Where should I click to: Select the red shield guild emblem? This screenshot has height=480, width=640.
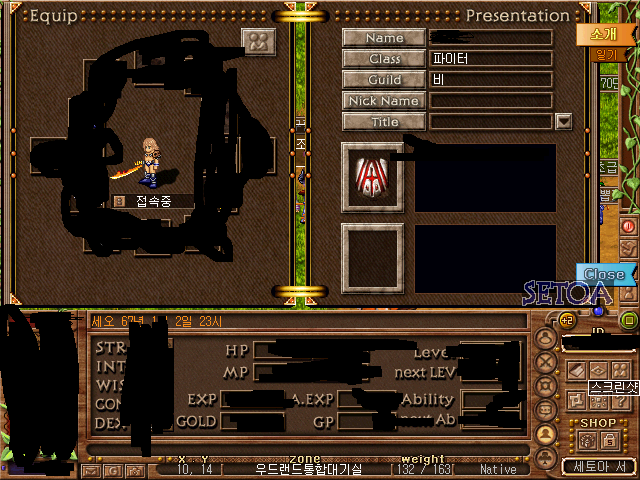(372, 176)
